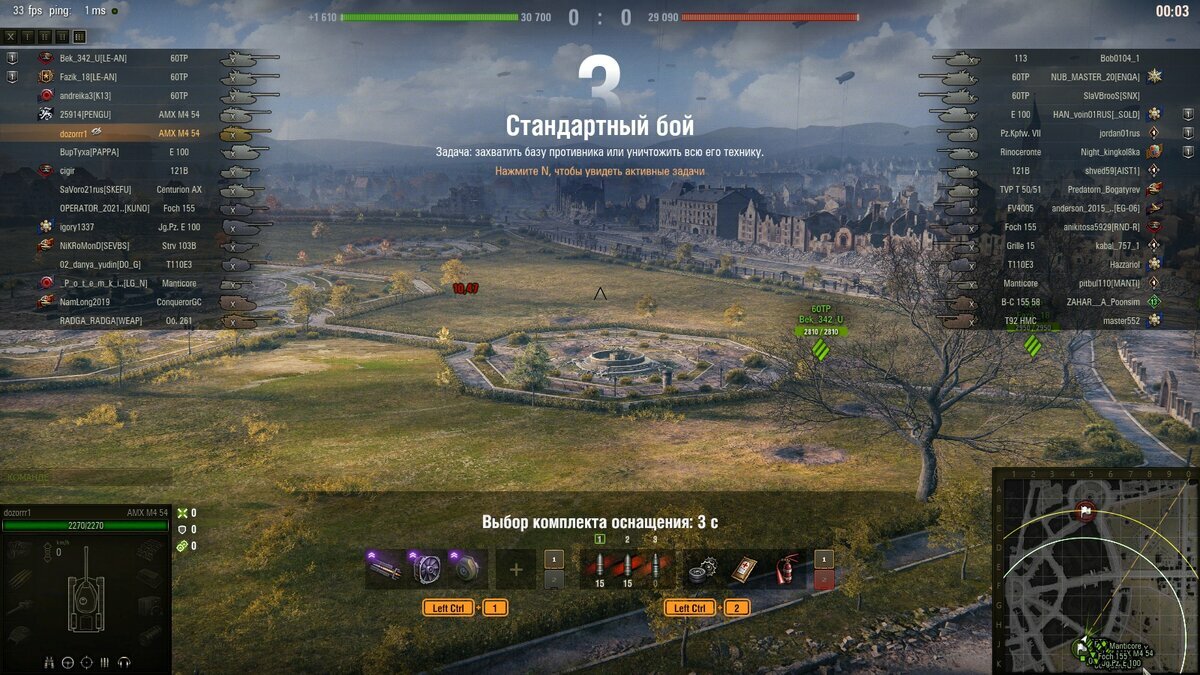Click the crosshair gunner crew icon
Viewport: 1200px width, 675px height.
87,662
